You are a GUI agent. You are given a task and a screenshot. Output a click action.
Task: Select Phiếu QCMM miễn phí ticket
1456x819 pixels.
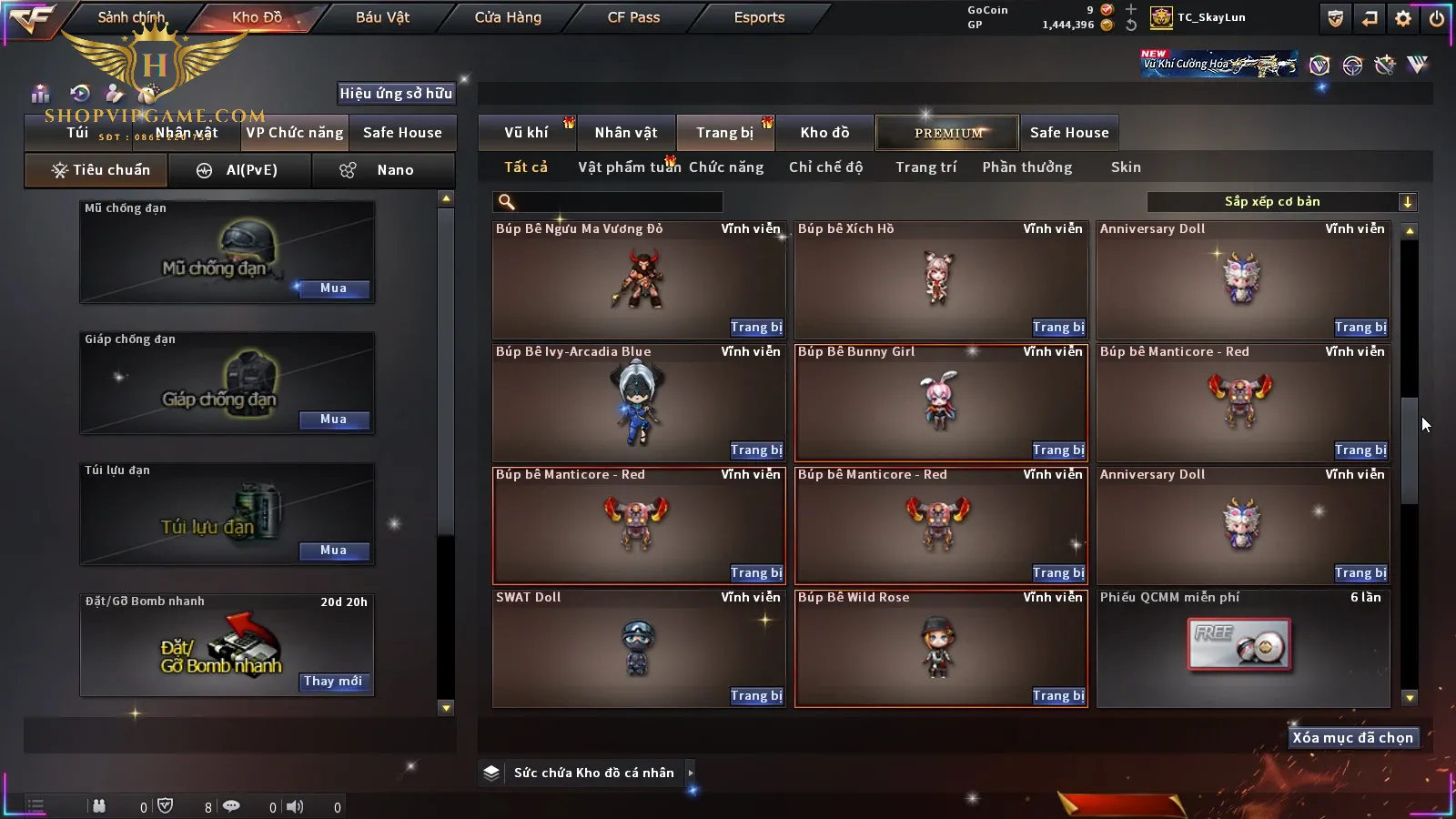click(x=1242, y=648)
